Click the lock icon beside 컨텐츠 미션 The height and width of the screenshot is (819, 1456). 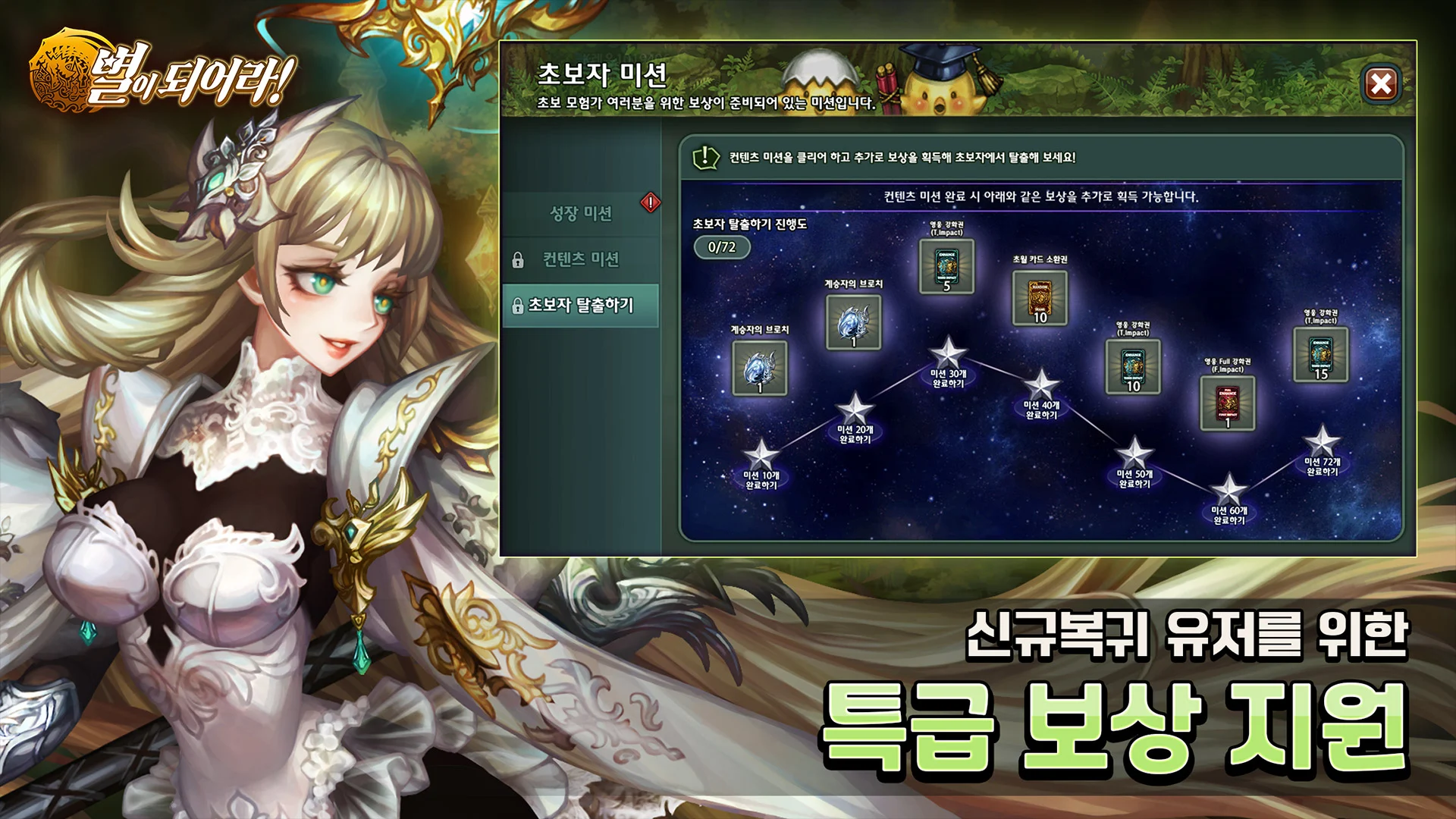click(521, 262)
